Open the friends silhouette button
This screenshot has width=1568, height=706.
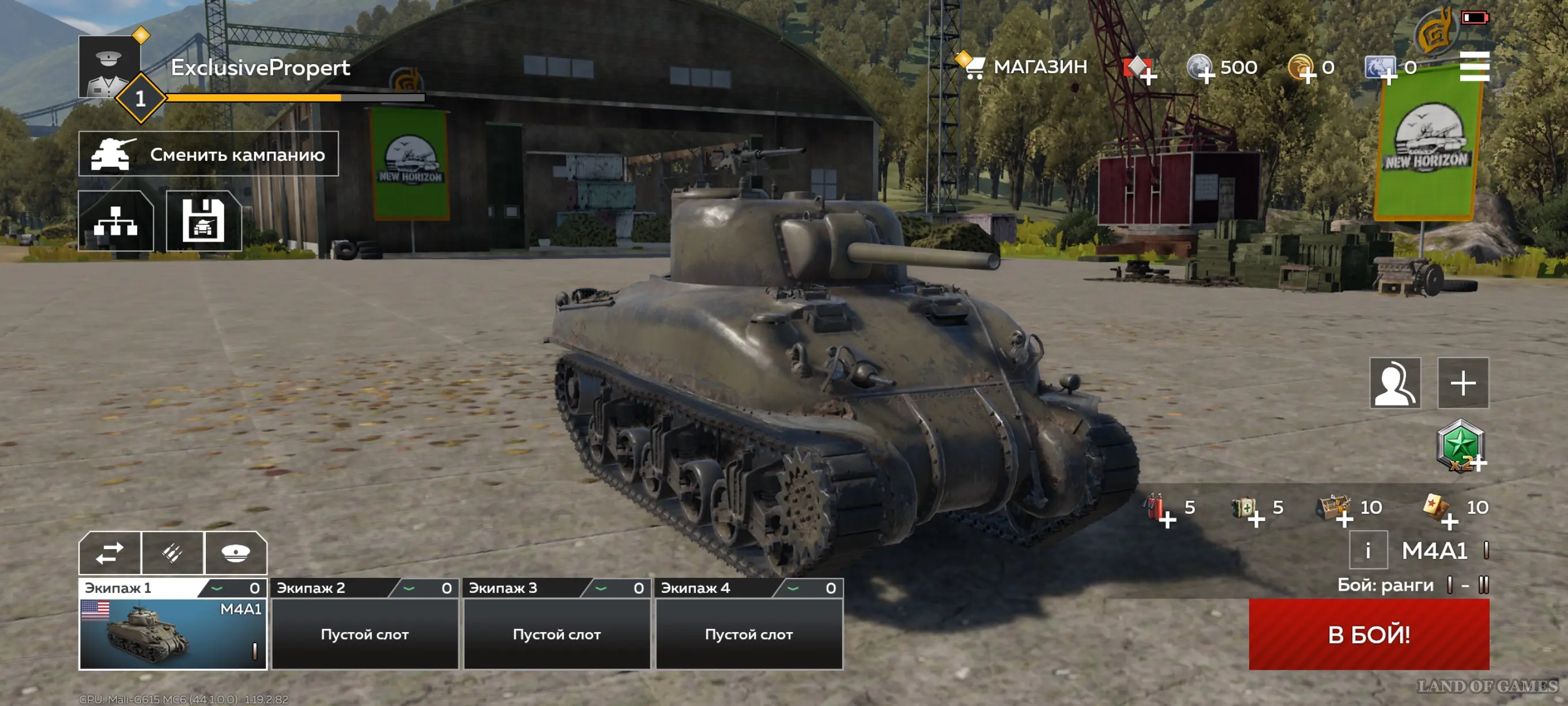click(x=1394, y=383)
